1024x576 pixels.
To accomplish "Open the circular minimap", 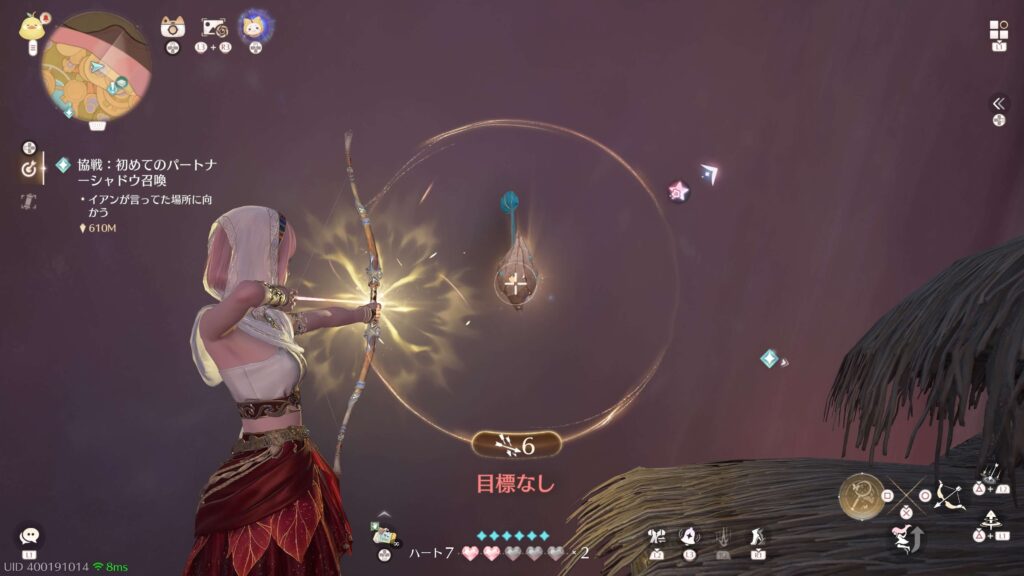I will click(x=95, y=65).
